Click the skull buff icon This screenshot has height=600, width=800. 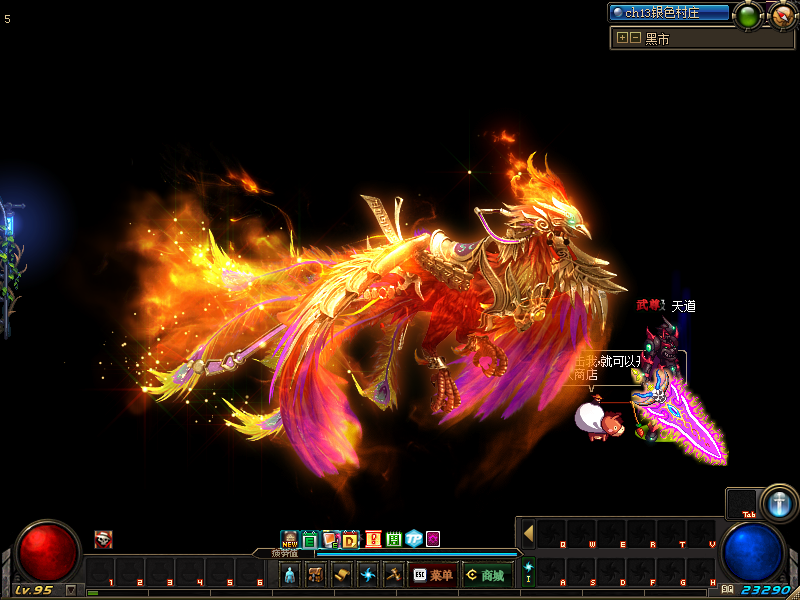[103, 540]
